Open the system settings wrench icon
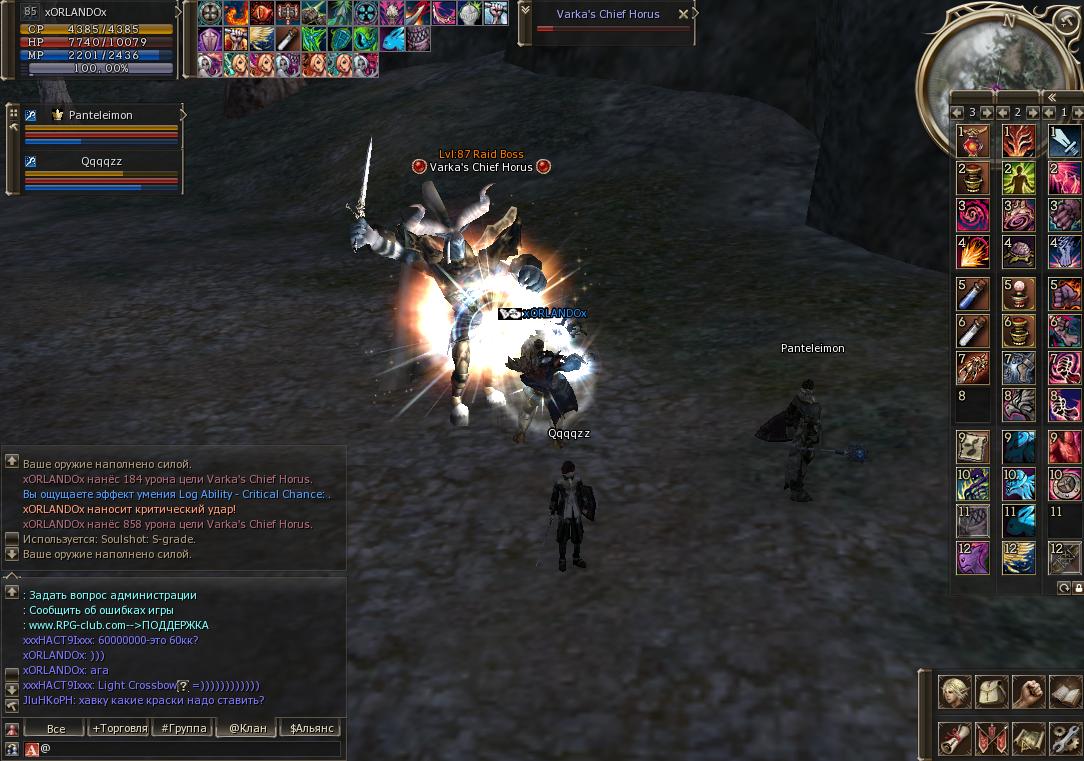 (1065, 739)
